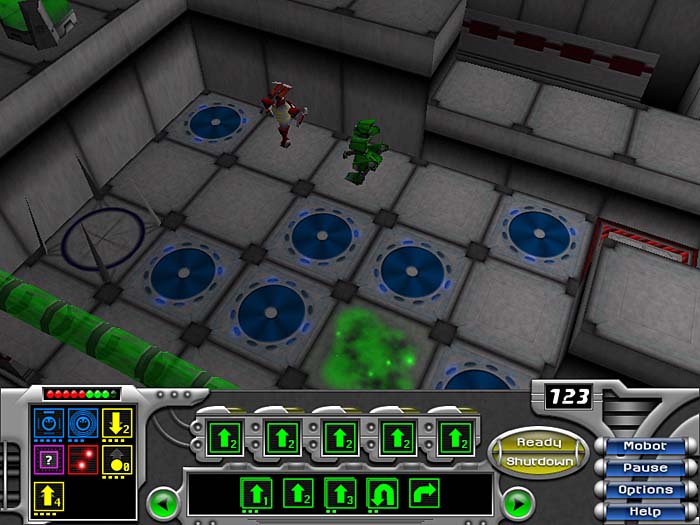Click the green left arrow scroll button
Image resolution: width=700 pixels, height=525 pixels.
tap(161, 499)
